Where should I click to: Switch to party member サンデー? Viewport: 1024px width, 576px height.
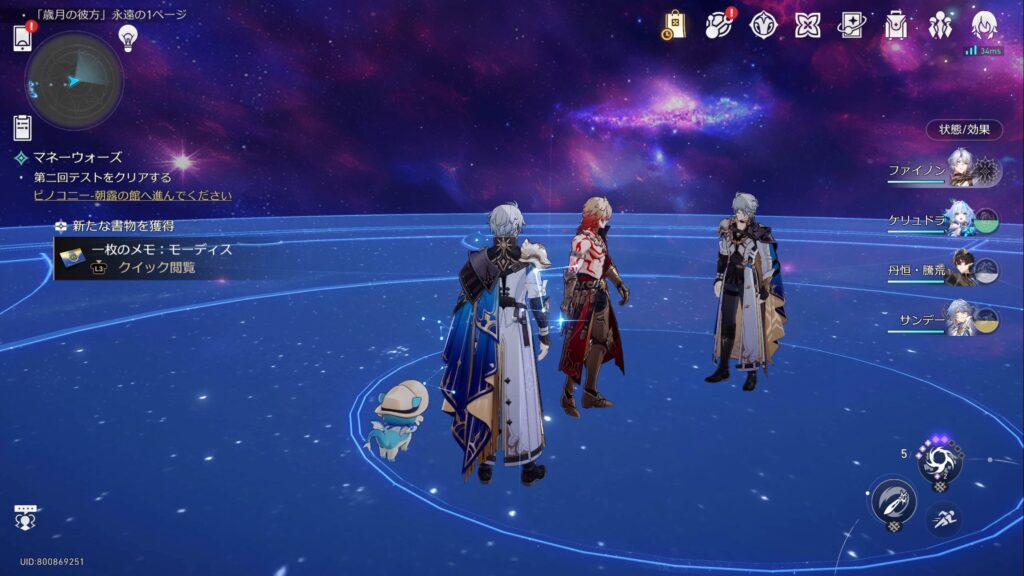(x=945, y=320)
